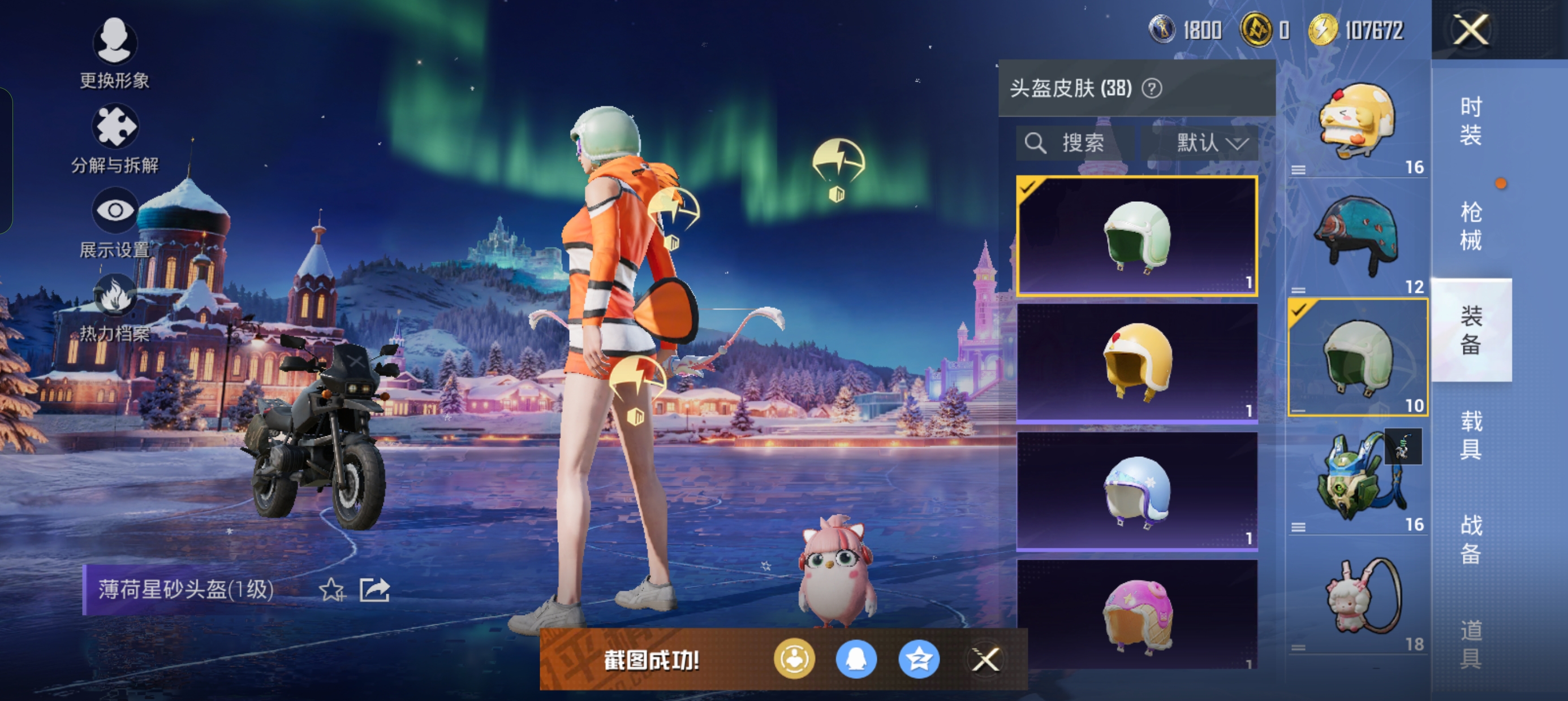Select the yellow chicken helmet skin
Screen dimensions: 1568x701
coord(1136,363)
